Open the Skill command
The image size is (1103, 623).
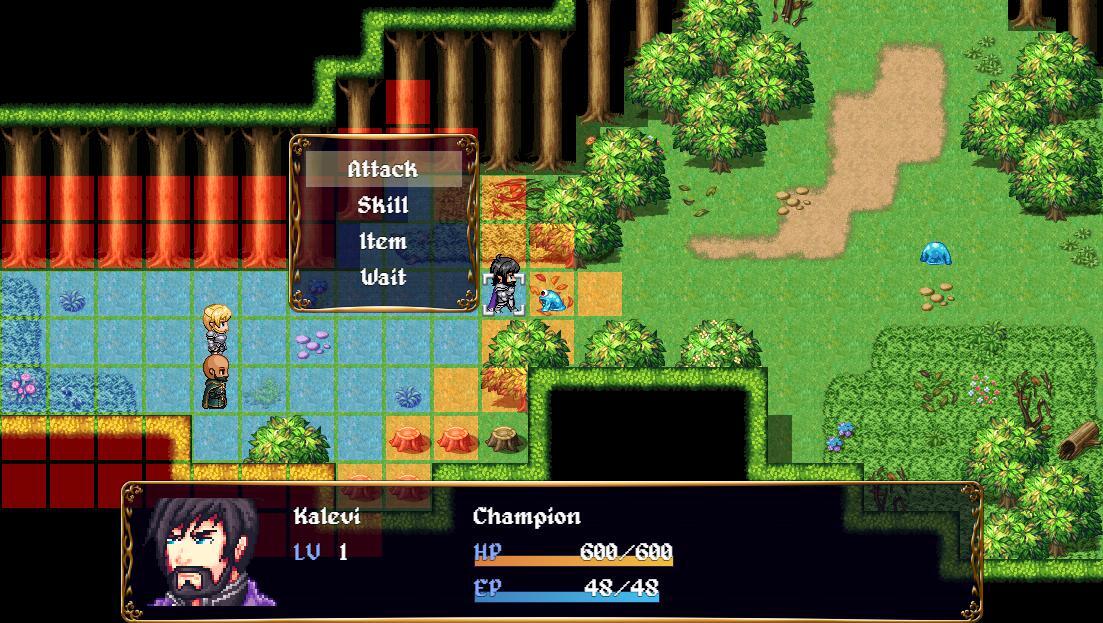pos(383,205)
